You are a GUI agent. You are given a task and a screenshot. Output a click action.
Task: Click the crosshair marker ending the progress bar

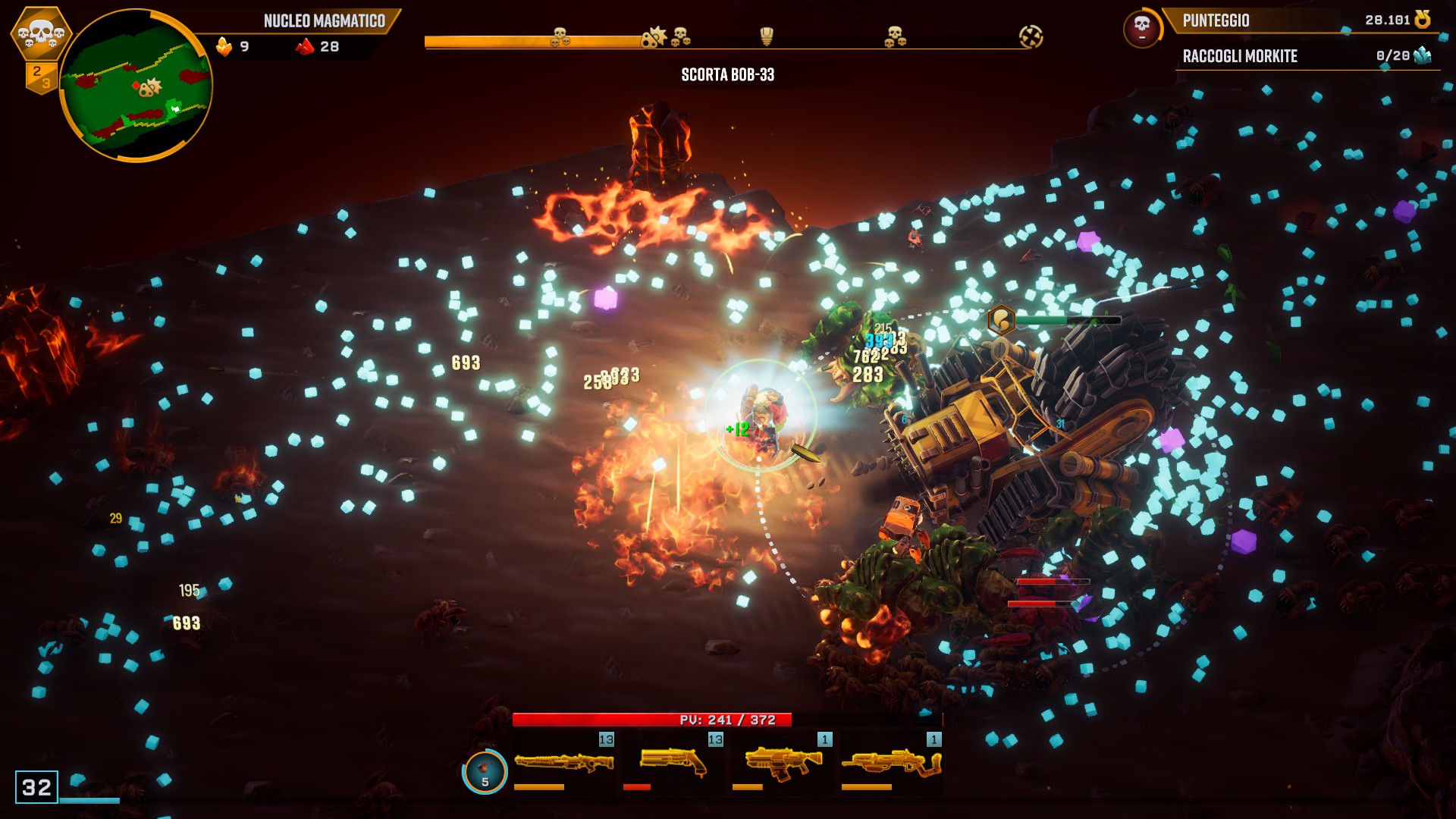coord(1031,36)
